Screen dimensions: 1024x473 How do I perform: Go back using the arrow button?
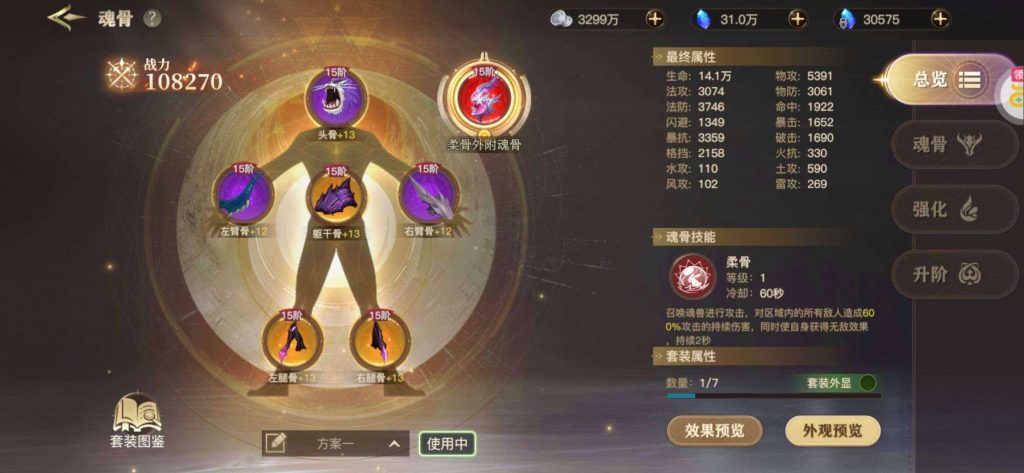(66, 18)
